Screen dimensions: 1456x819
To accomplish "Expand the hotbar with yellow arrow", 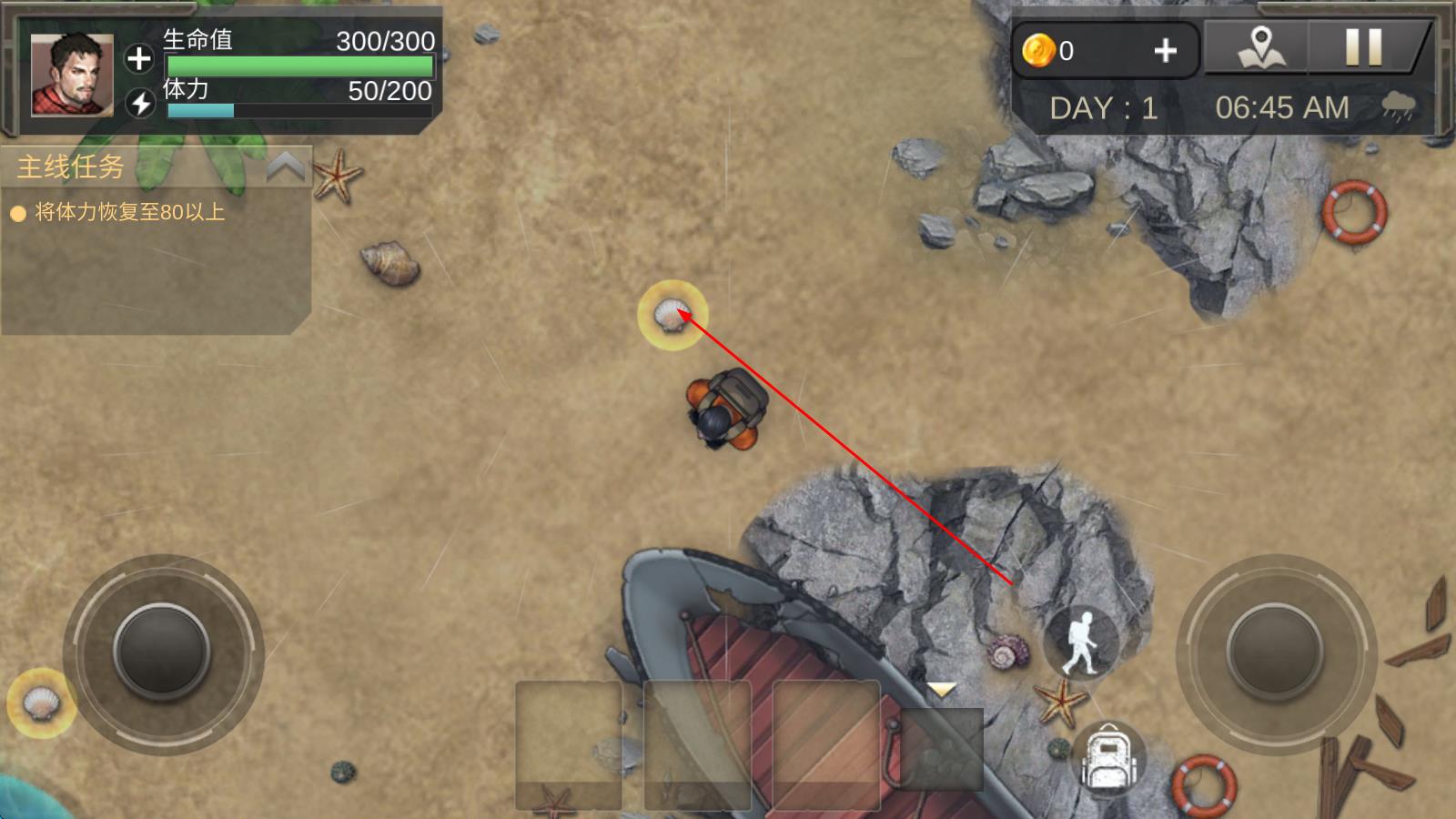I will (941, 691).
